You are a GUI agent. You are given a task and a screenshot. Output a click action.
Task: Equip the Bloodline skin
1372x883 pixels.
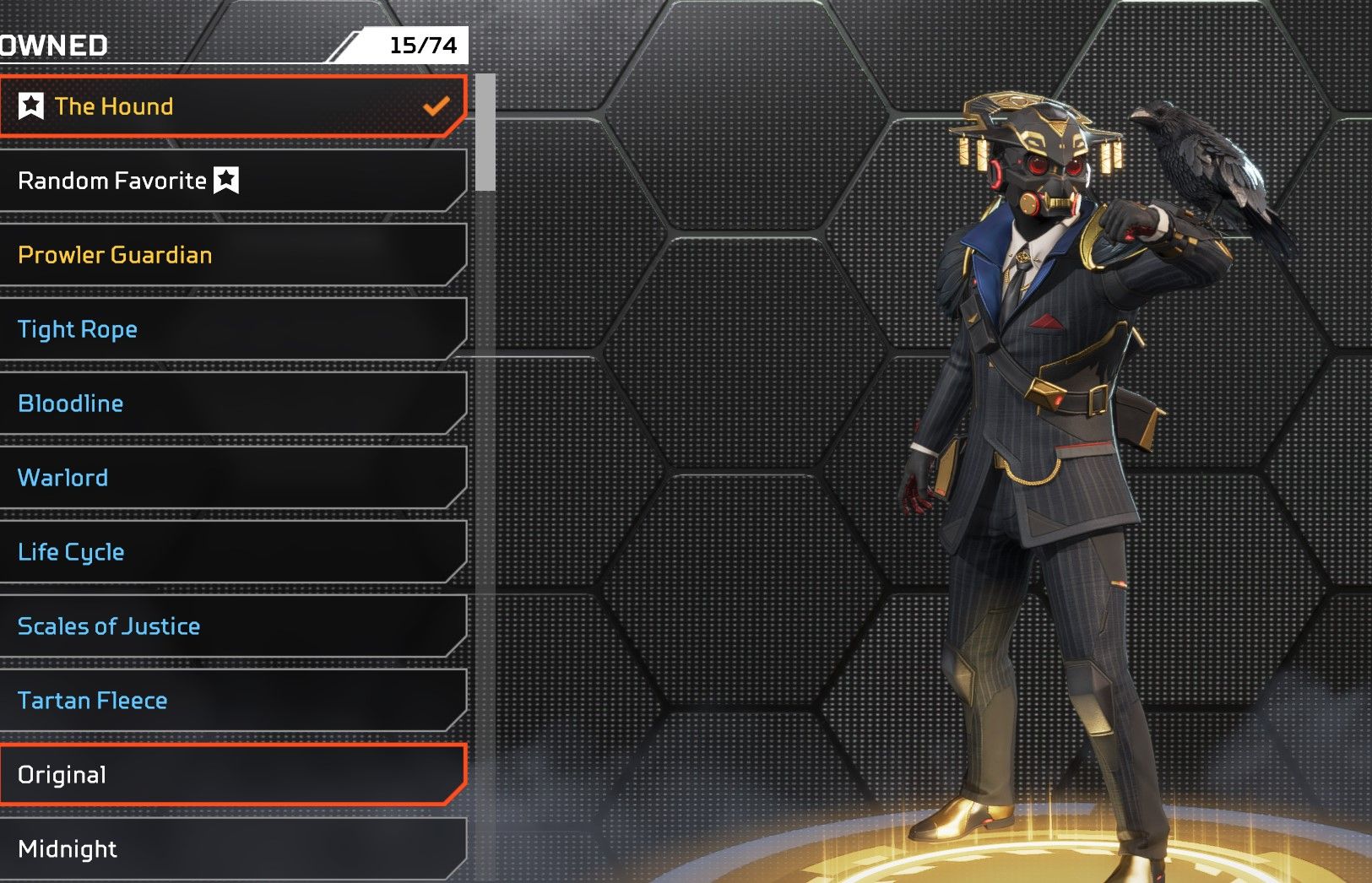[x=232, y=404]
